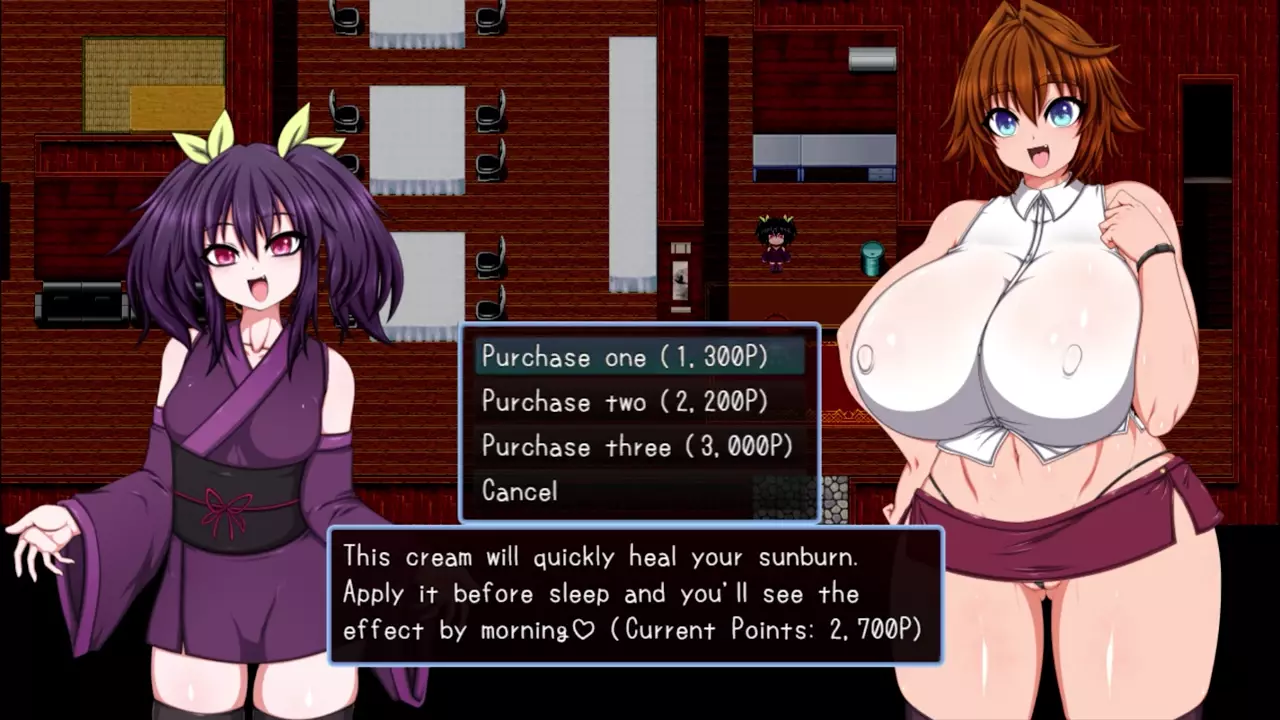Cancel the cream purchase menu
1280x720 pixels.
coord(520,491)
